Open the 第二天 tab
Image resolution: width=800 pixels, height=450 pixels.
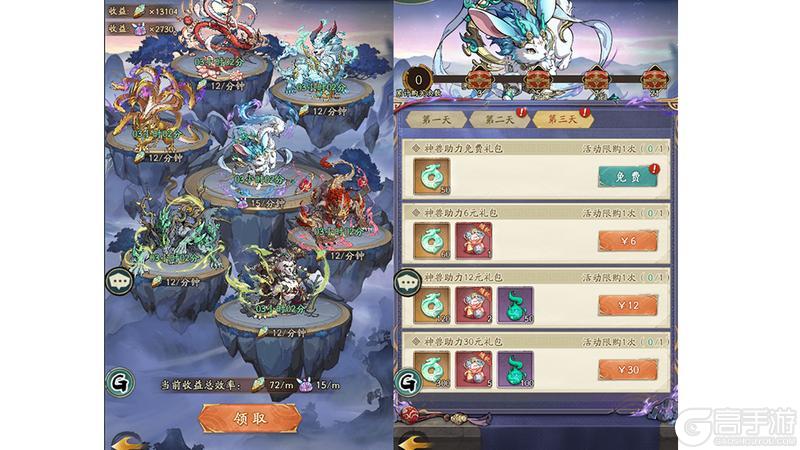[497, 119]
